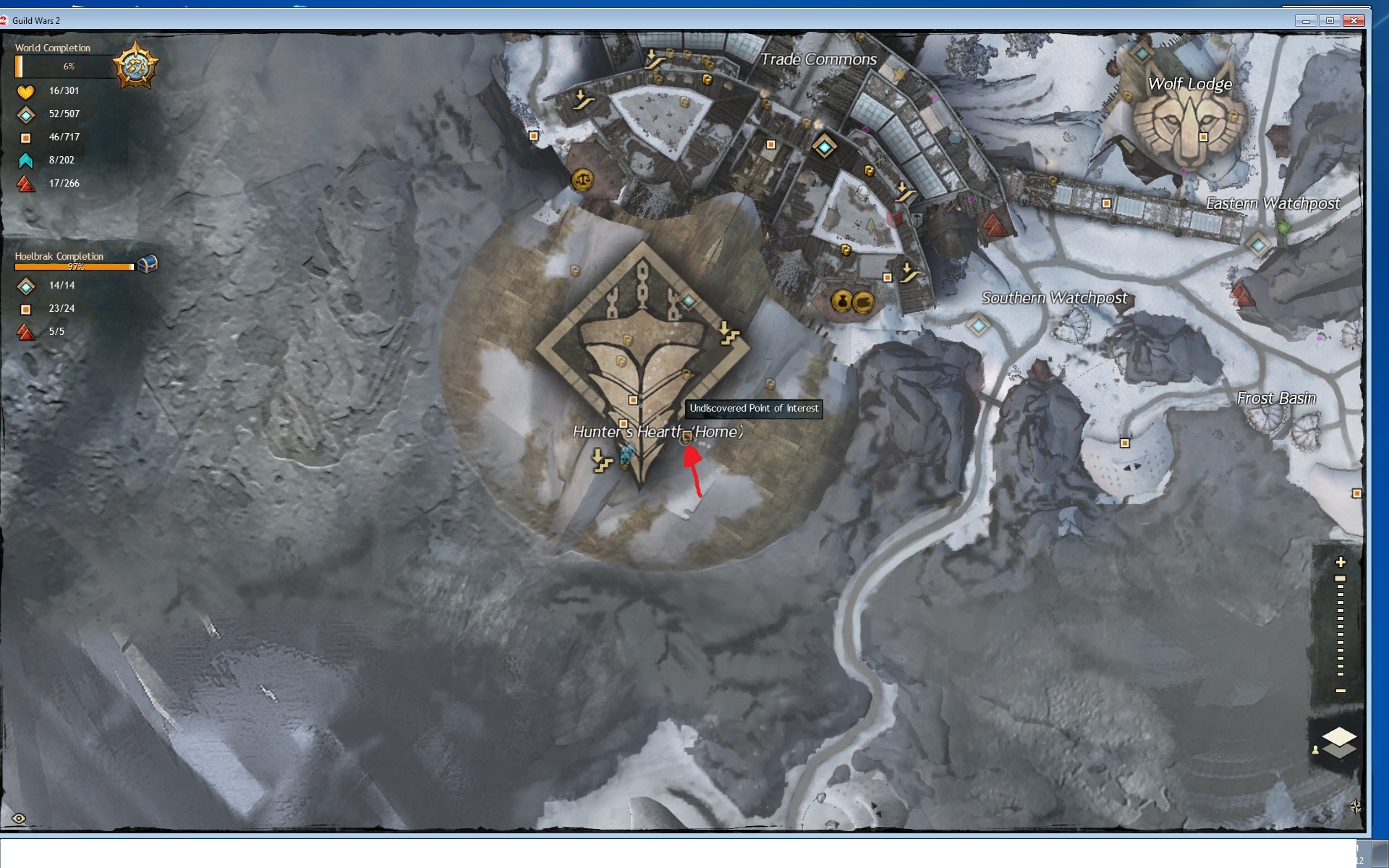1389x868 pixels.
Task: Click the Trading Post scales icon
Action: click(x=582, y=179)
